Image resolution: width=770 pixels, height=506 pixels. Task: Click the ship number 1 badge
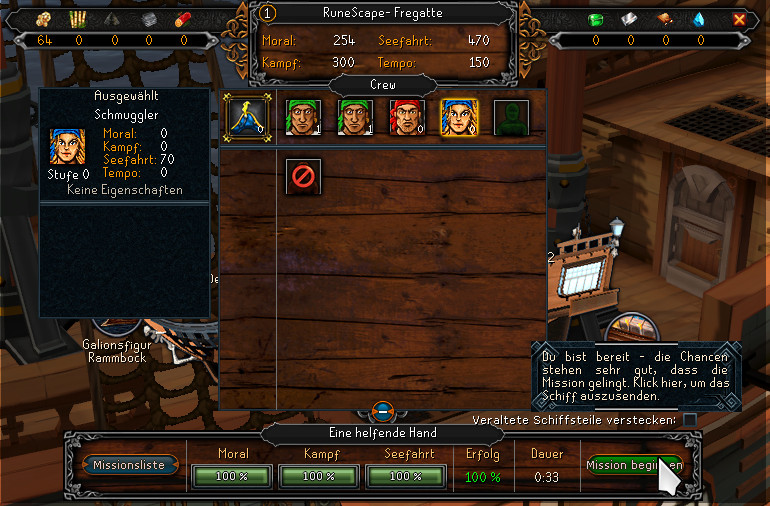267,13
